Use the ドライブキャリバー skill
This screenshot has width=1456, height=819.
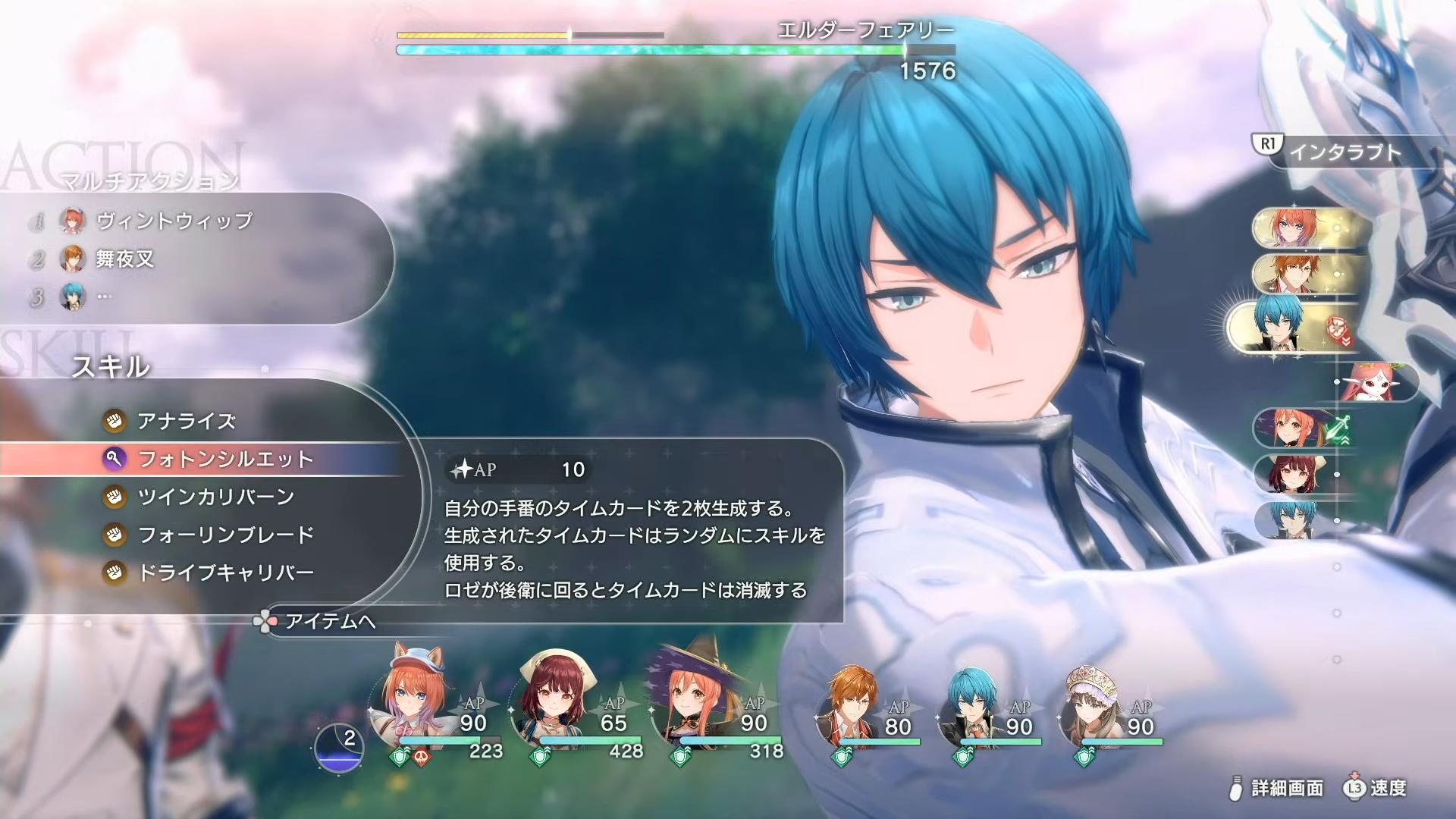pyautogui.click(x=225, y=573)
